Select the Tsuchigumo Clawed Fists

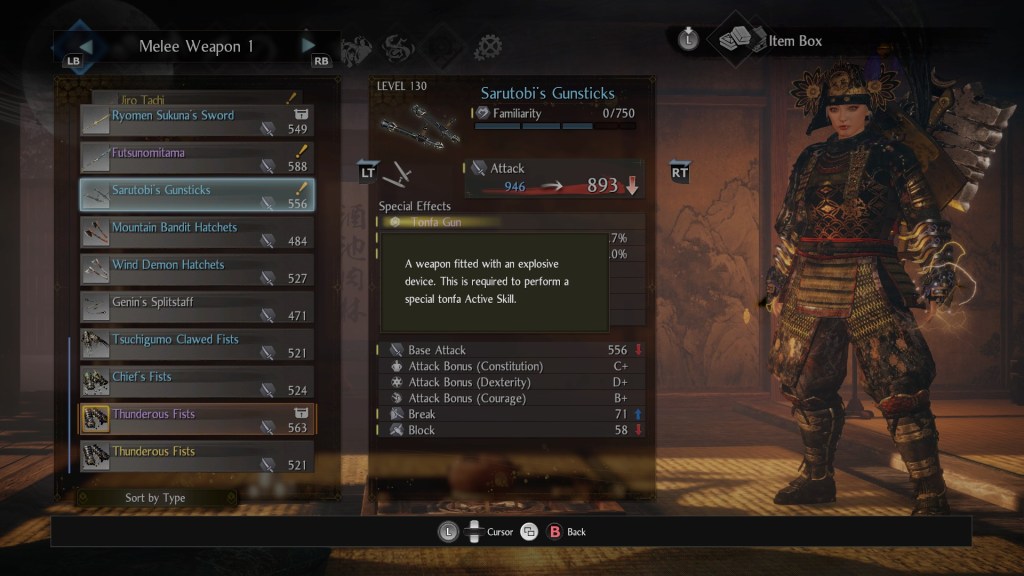point(197,345)
